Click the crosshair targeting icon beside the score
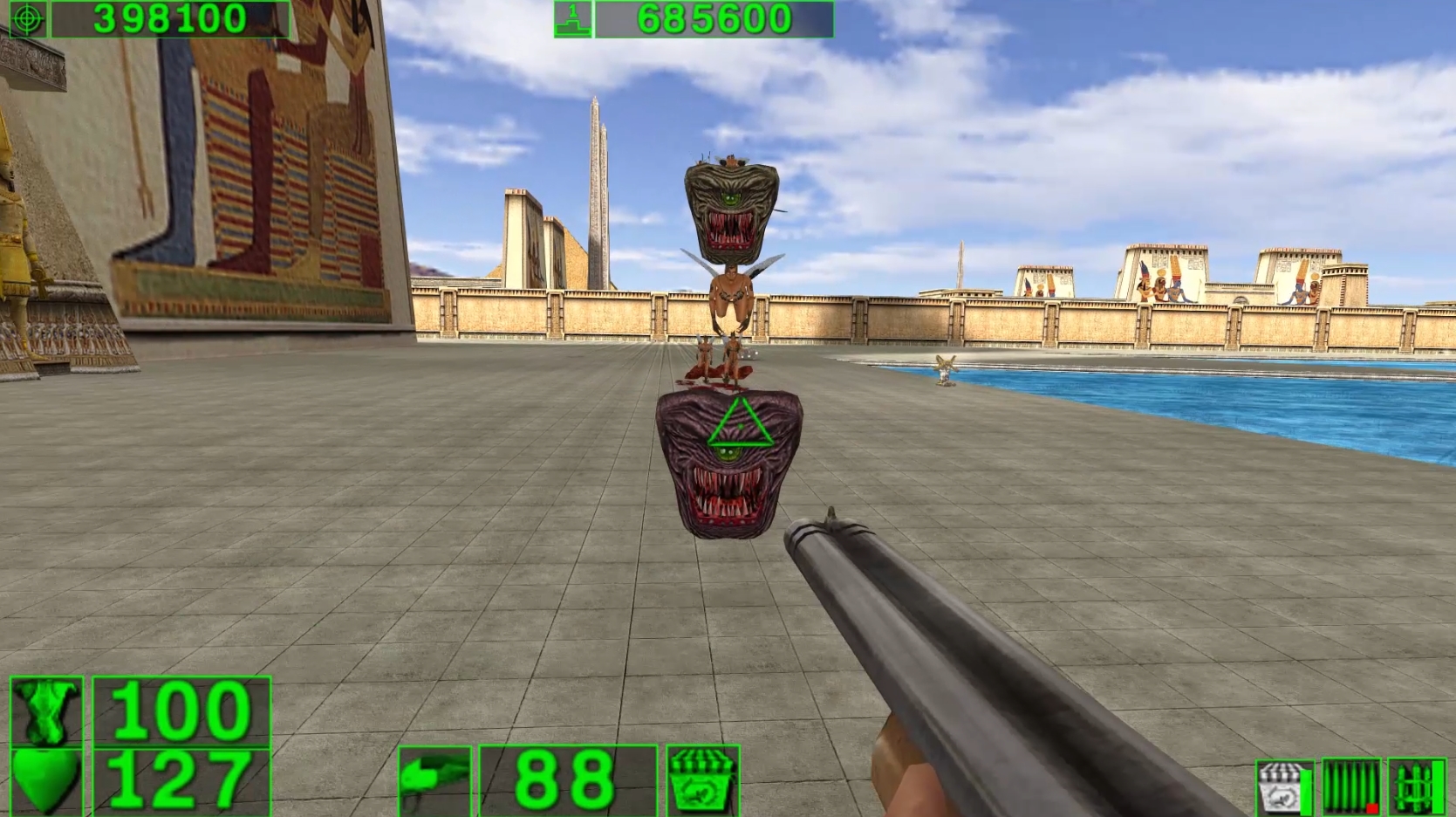 (28, 19)
